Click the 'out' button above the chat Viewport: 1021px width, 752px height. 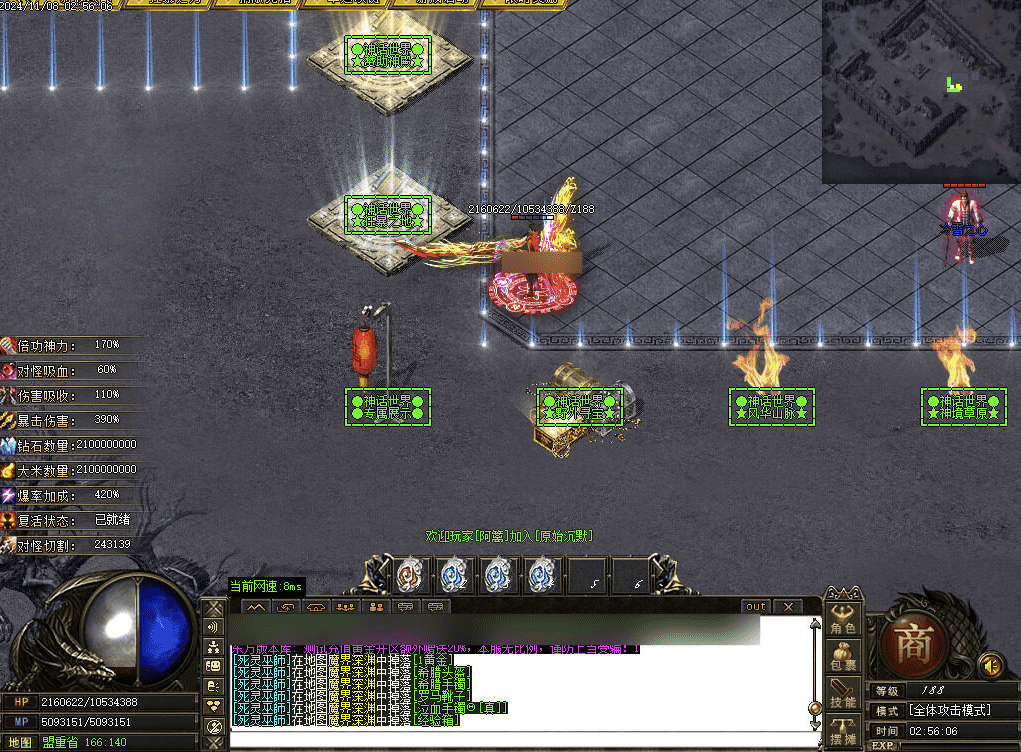[x=756, y=606]
